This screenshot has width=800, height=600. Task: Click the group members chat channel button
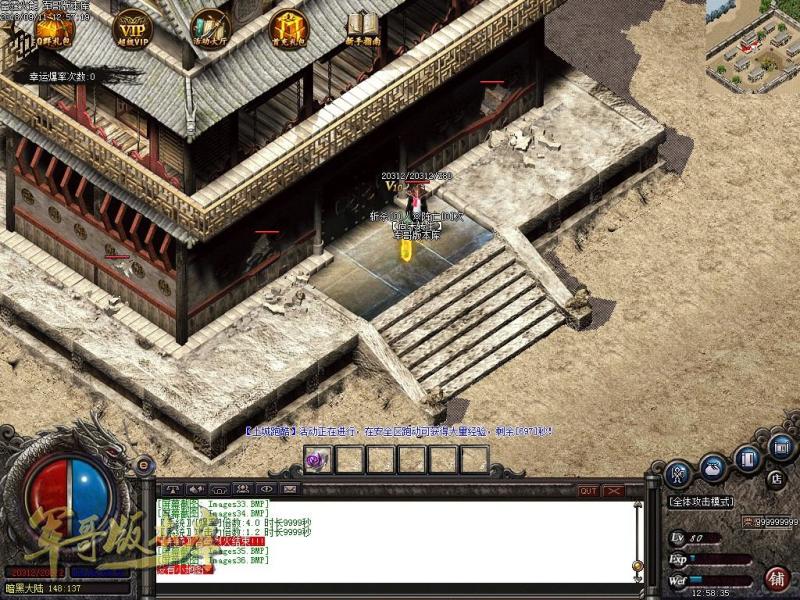coord(242,489)
